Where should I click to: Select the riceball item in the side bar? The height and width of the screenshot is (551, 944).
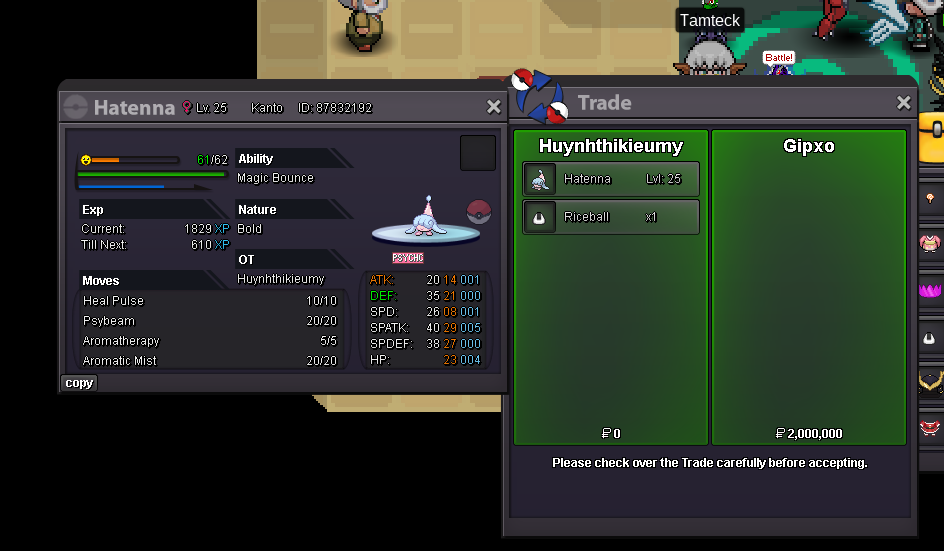[930, 338]
